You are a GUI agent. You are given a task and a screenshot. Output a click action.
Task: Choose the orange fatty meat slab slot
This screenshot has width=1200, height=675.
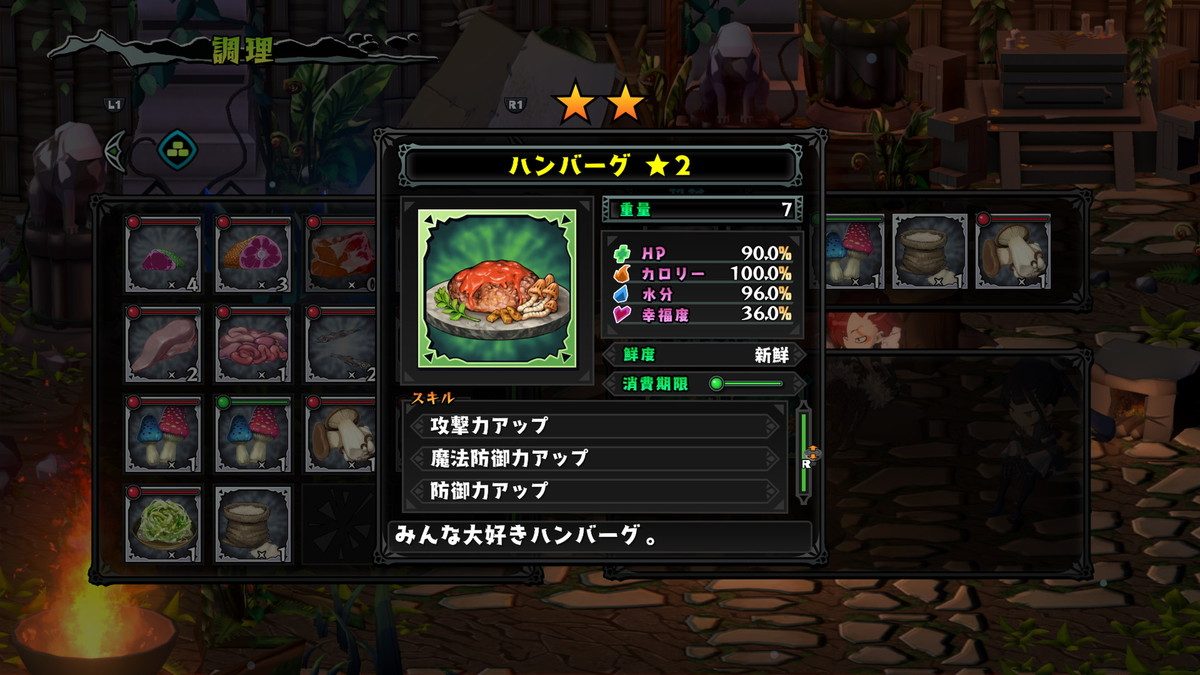tap(342, 254)
